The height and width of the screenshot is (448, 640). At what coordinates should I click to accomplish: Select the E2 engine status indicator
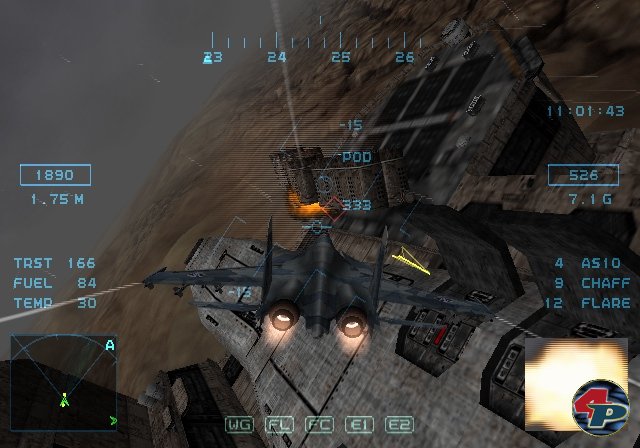tap(400, 424)
